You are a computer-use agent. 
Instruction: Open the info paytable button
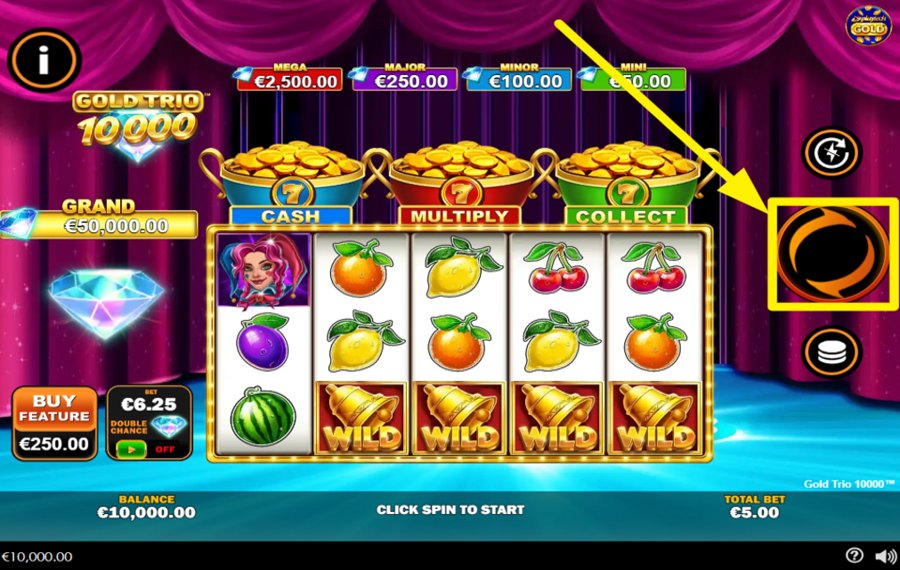pos(44,61)
